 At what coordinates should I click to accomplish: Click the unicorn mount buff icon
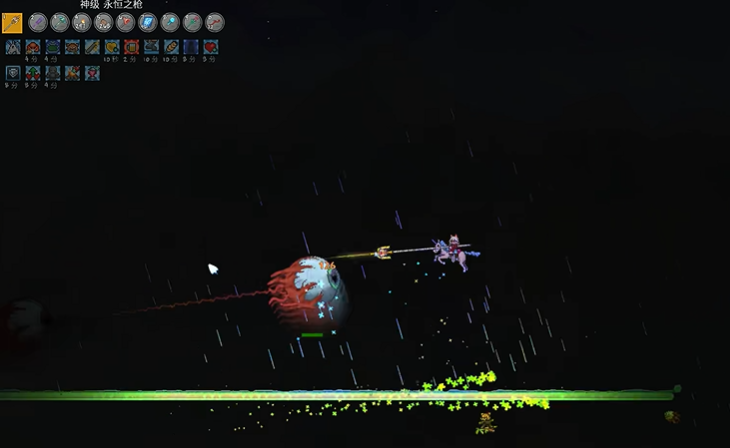click(x=13, y=47)
